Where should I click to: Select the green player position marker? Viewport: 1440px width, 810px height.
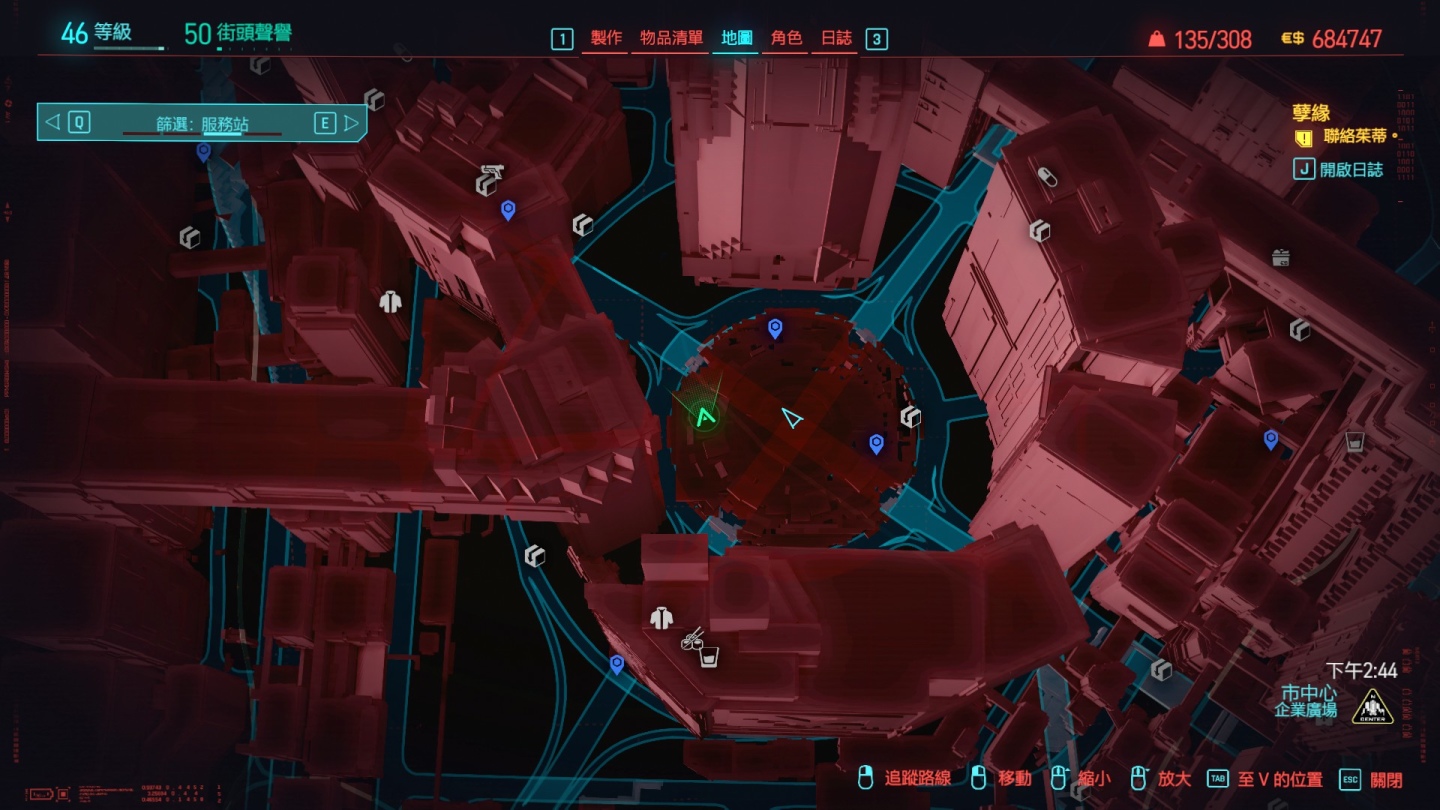[706, 417]
